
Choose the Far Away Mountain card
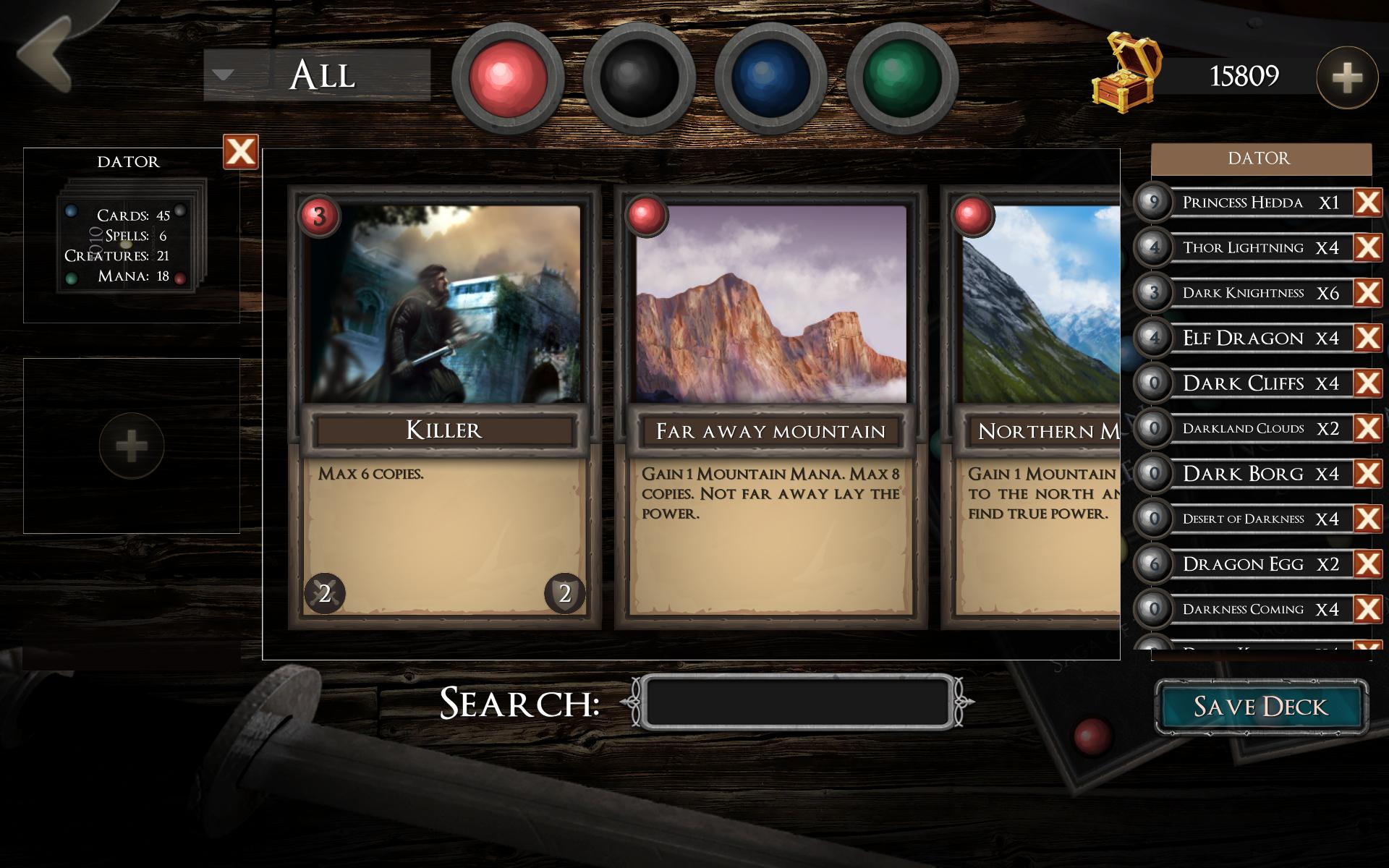pos(770,407)
